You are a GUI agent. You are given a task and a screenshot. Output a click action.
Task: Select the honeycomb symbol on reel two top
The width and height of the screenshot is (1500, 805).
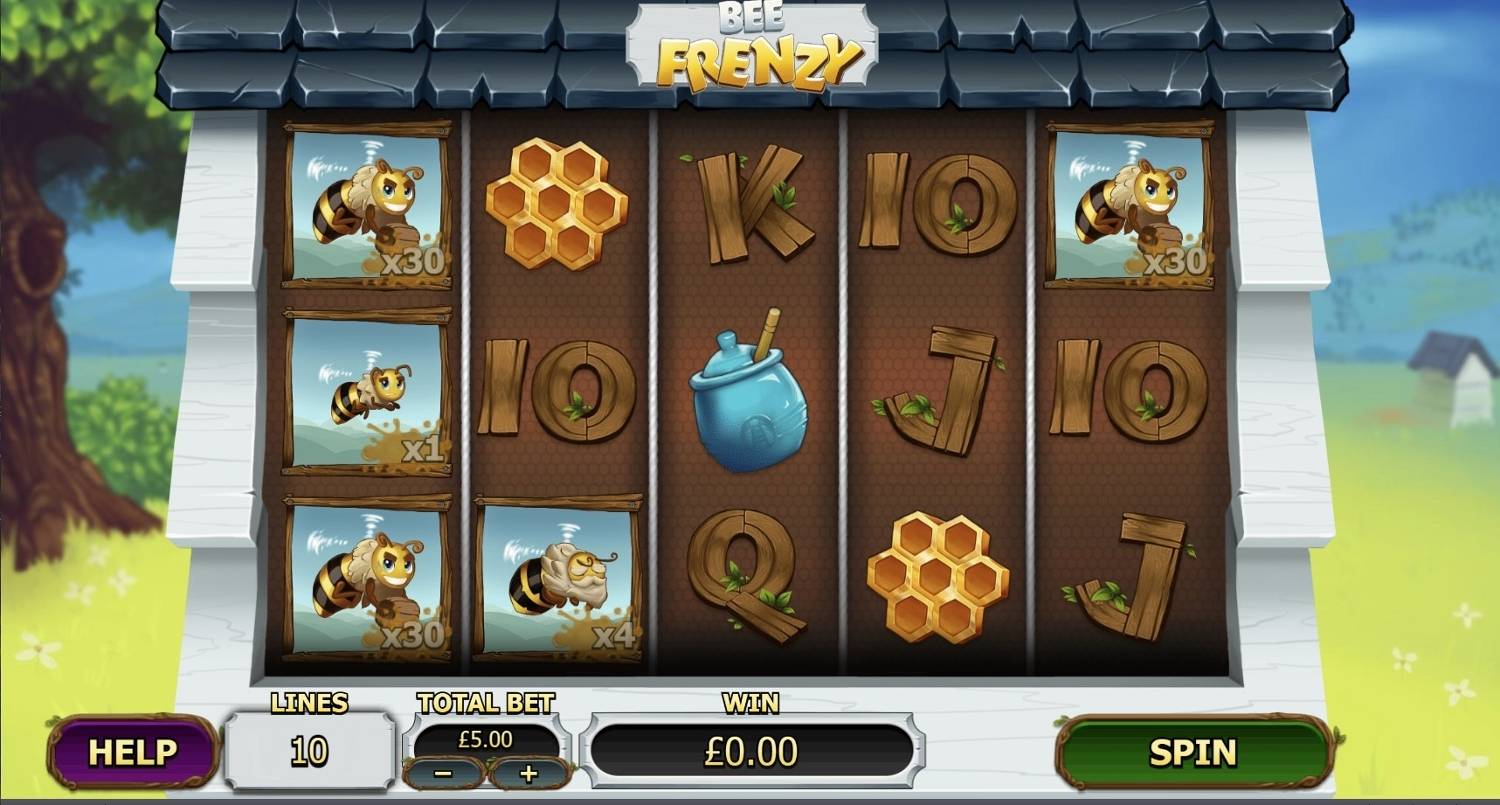pyautogui.click(x=557, y=200)
